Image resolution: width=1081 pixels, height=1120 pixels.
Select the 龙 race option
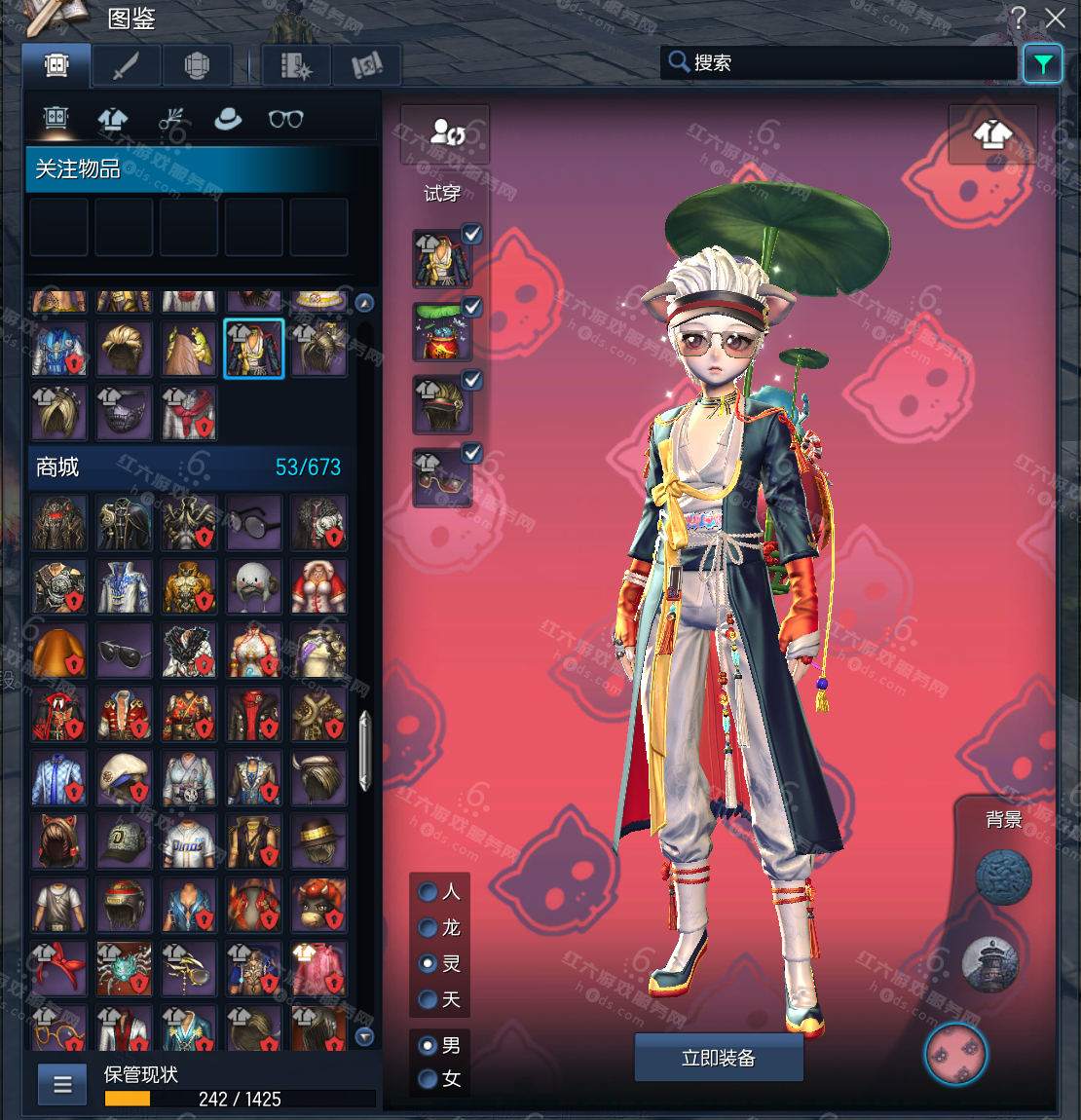pos(428,927)
